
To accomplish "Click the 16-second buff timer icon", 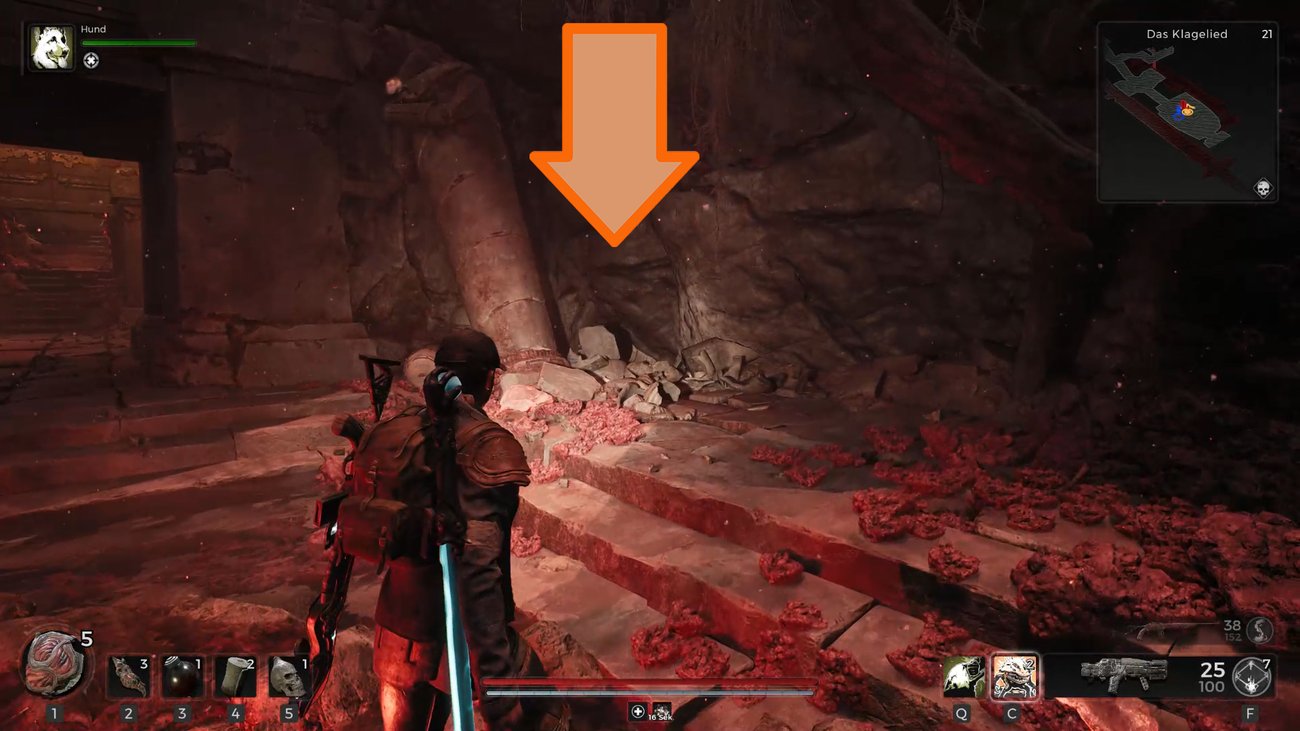I will pyautogui.click(x=660, y=712).
